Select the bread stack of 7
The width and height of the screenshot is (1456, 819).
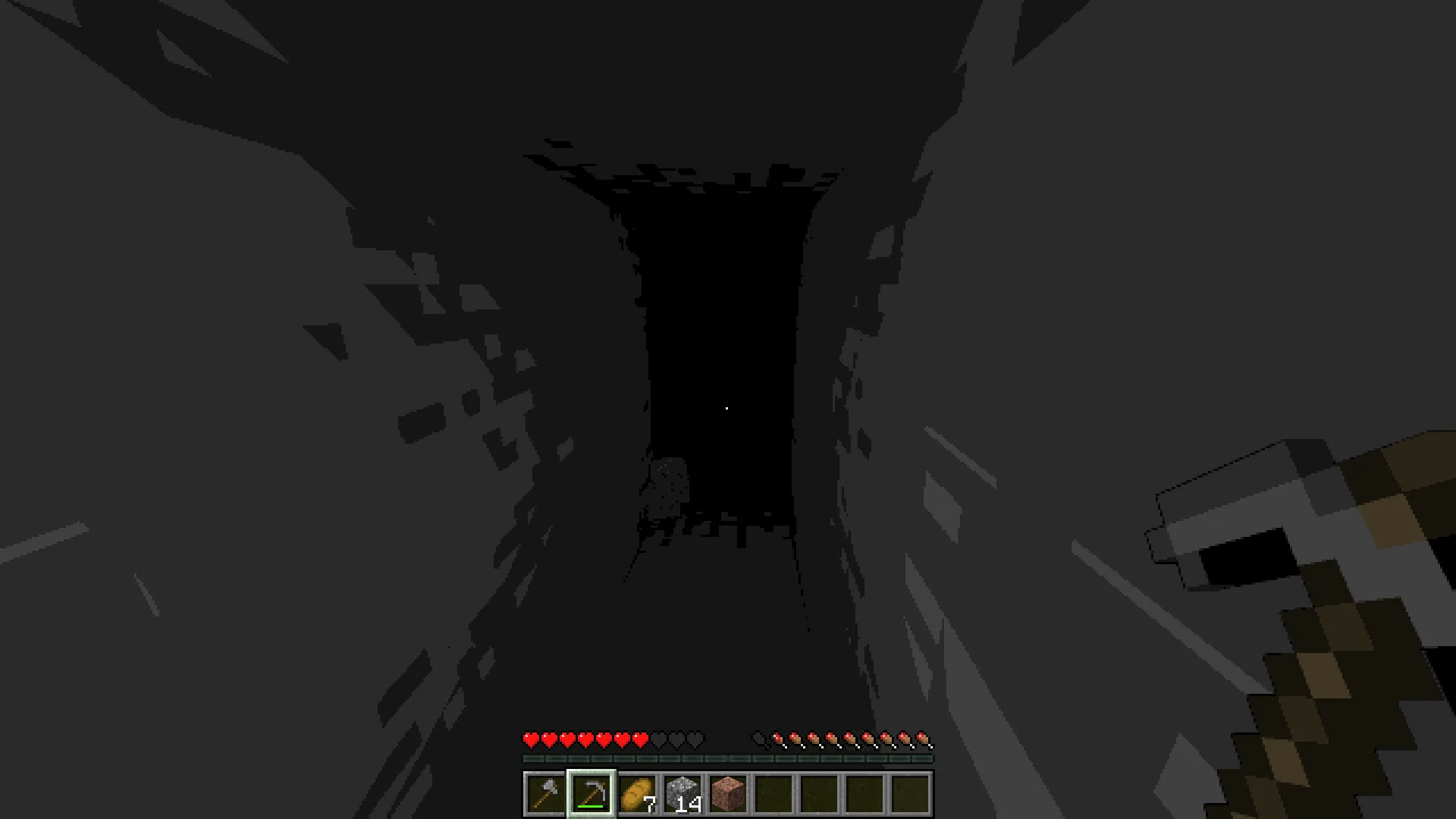click(635, 793)
